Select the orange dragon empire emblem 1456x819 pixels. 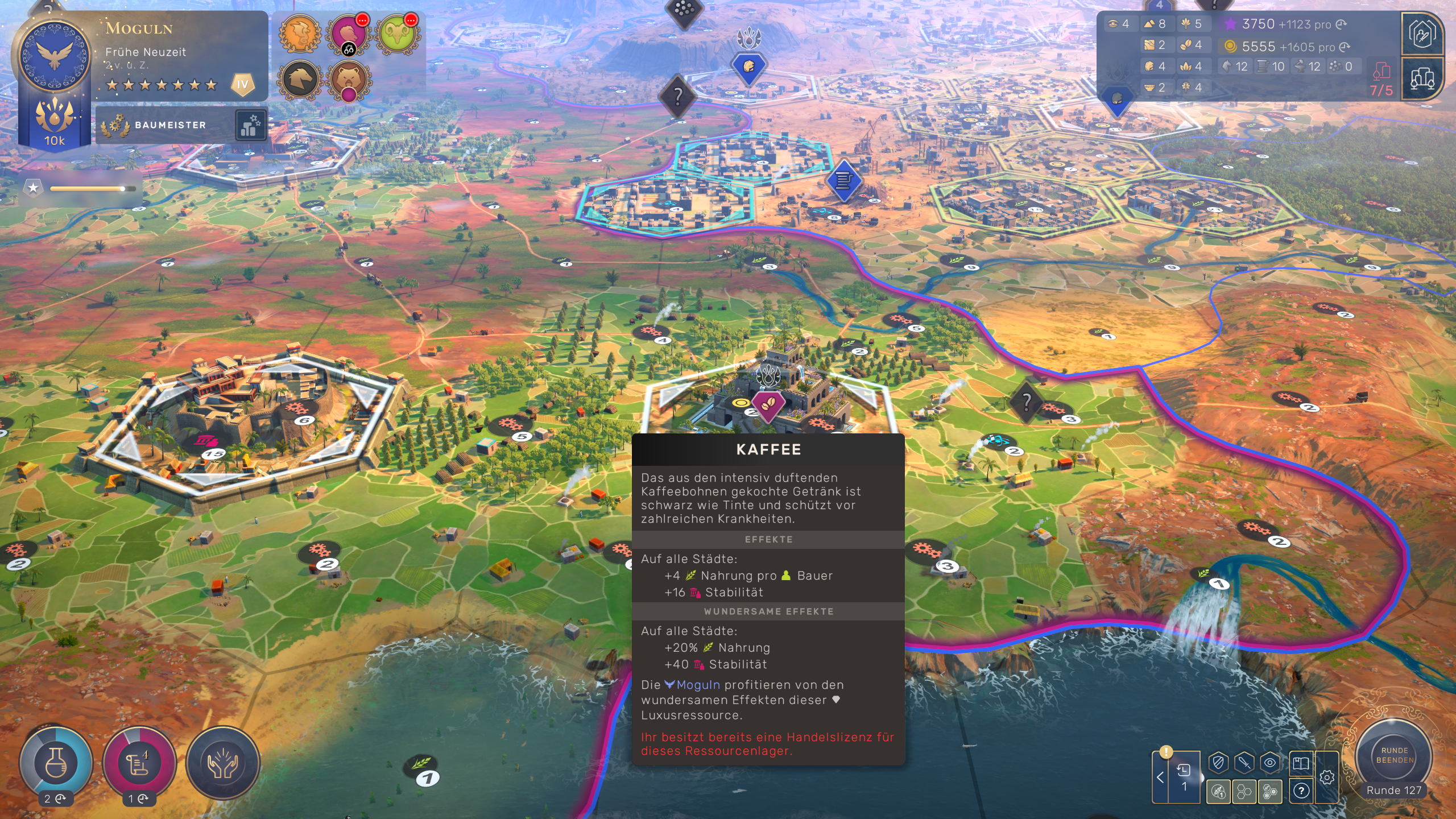(x=300, y=34)
